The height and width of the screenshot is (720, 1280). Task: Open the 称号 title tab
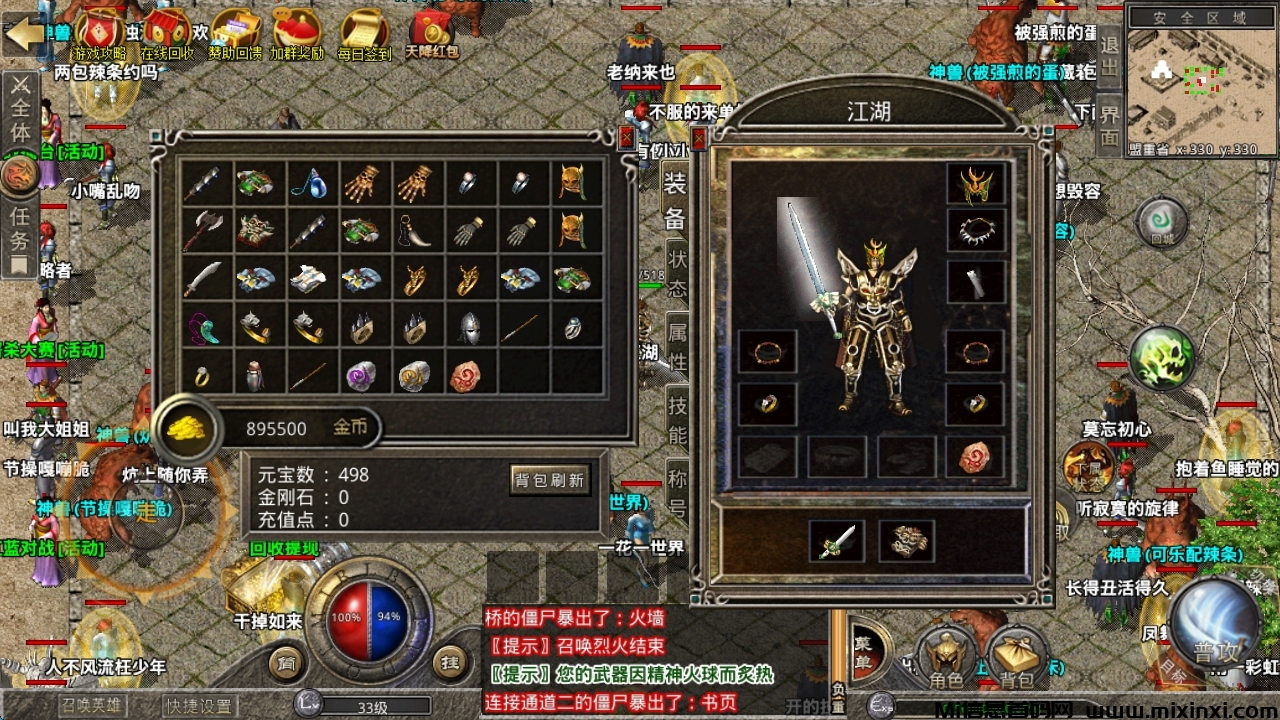pos(678,493)
